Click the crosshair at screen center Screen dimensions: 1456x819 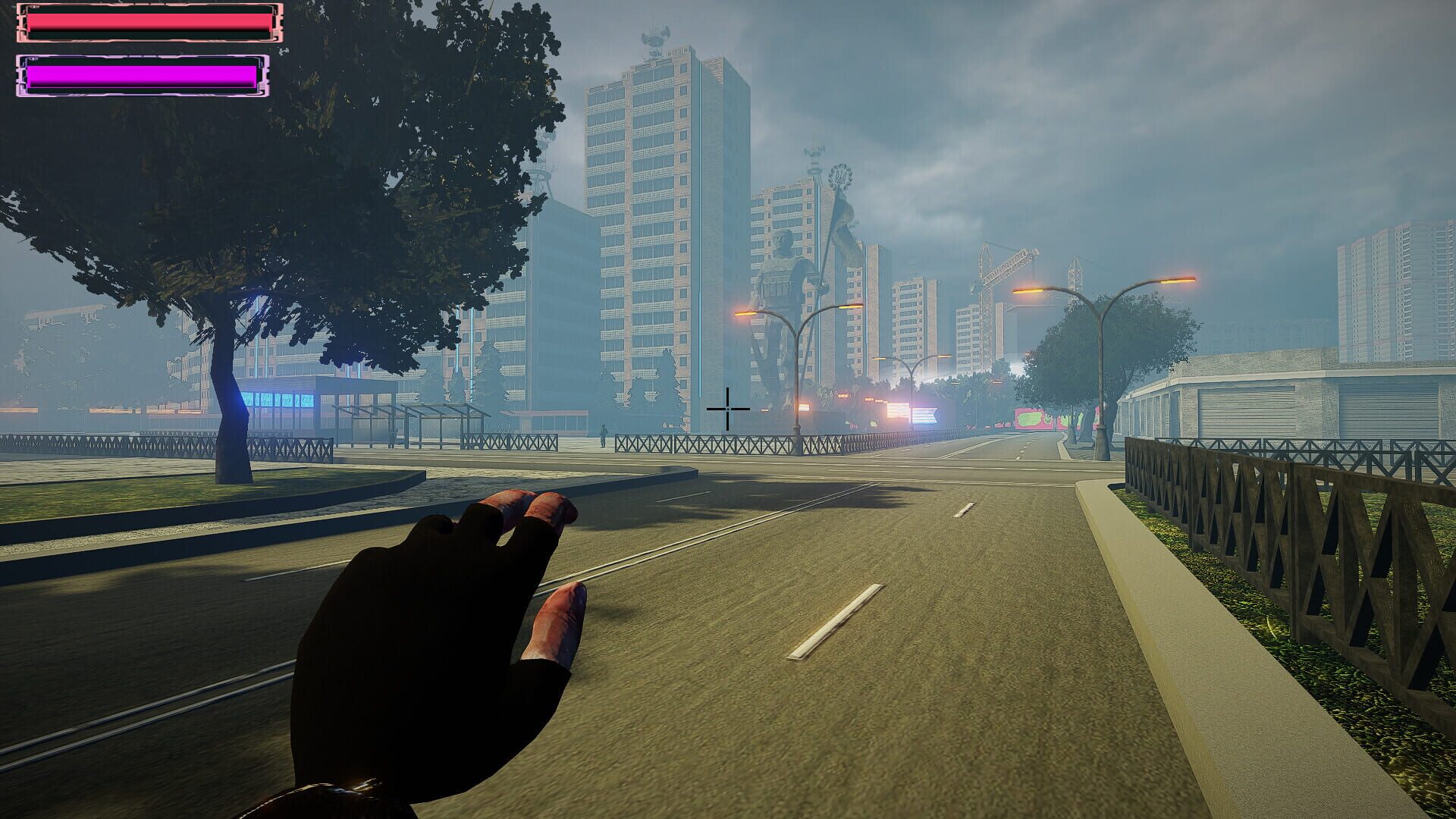(x=727, y=409)
